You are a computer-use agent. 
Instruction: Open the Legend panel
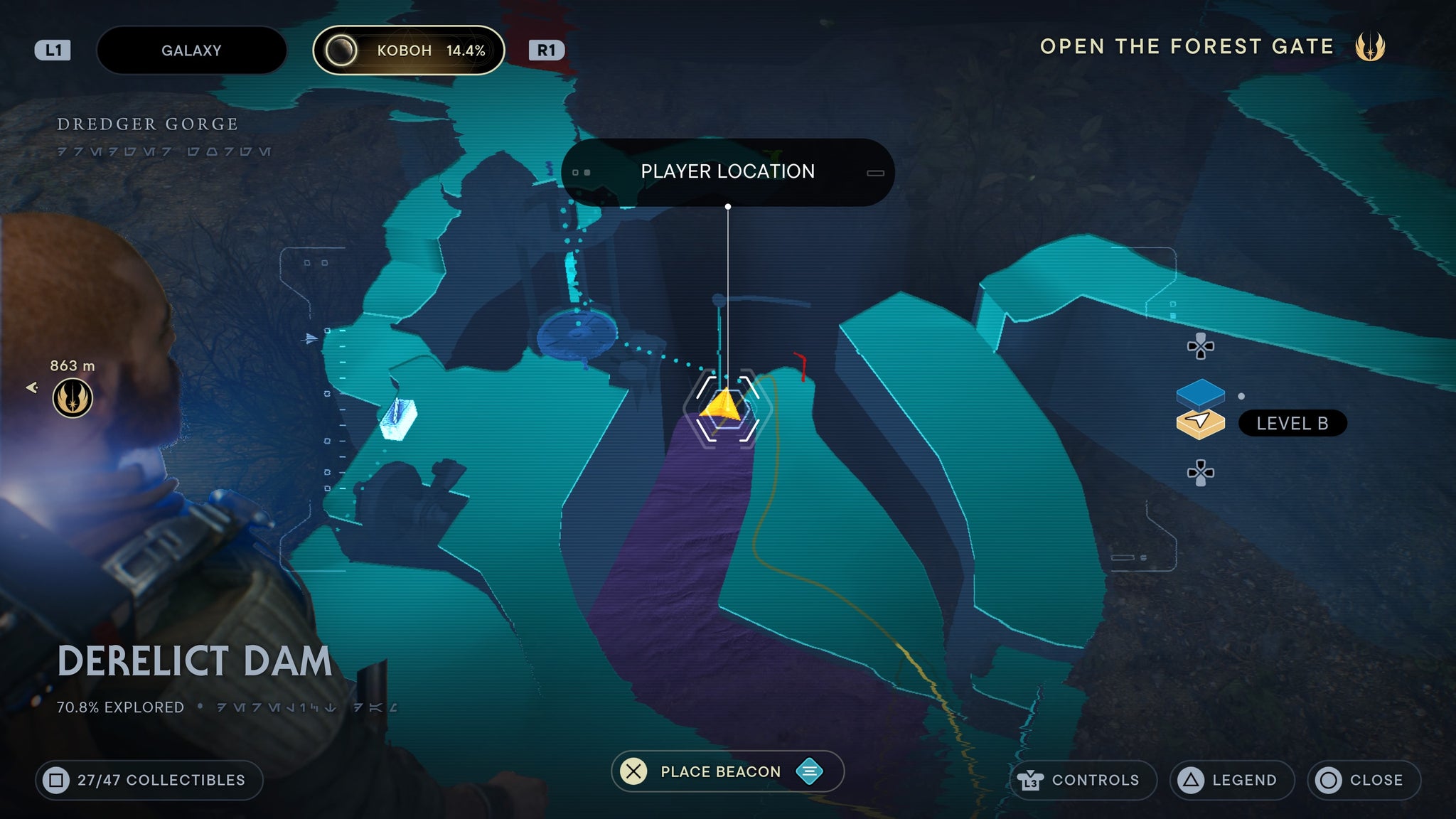(1231, 780)
